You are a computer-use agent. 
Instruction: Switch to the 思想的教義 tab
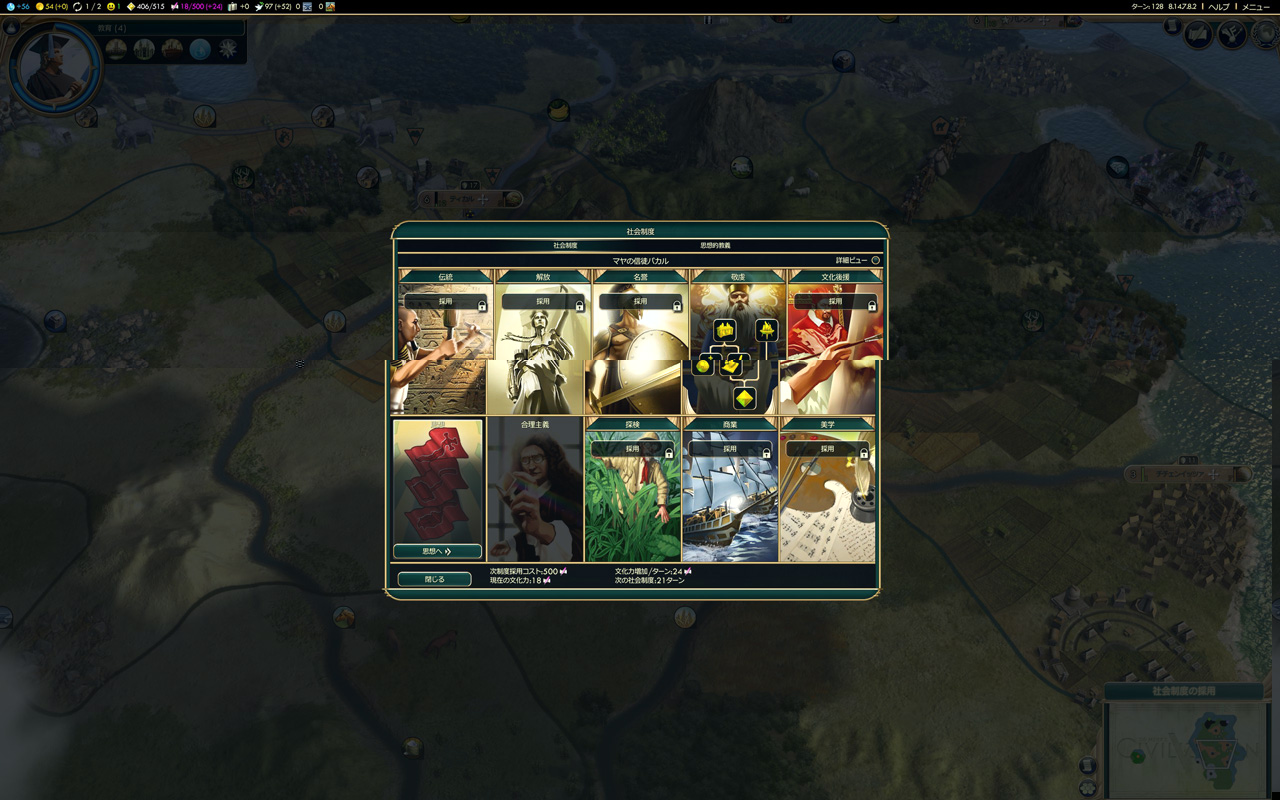tap(714, 245)
